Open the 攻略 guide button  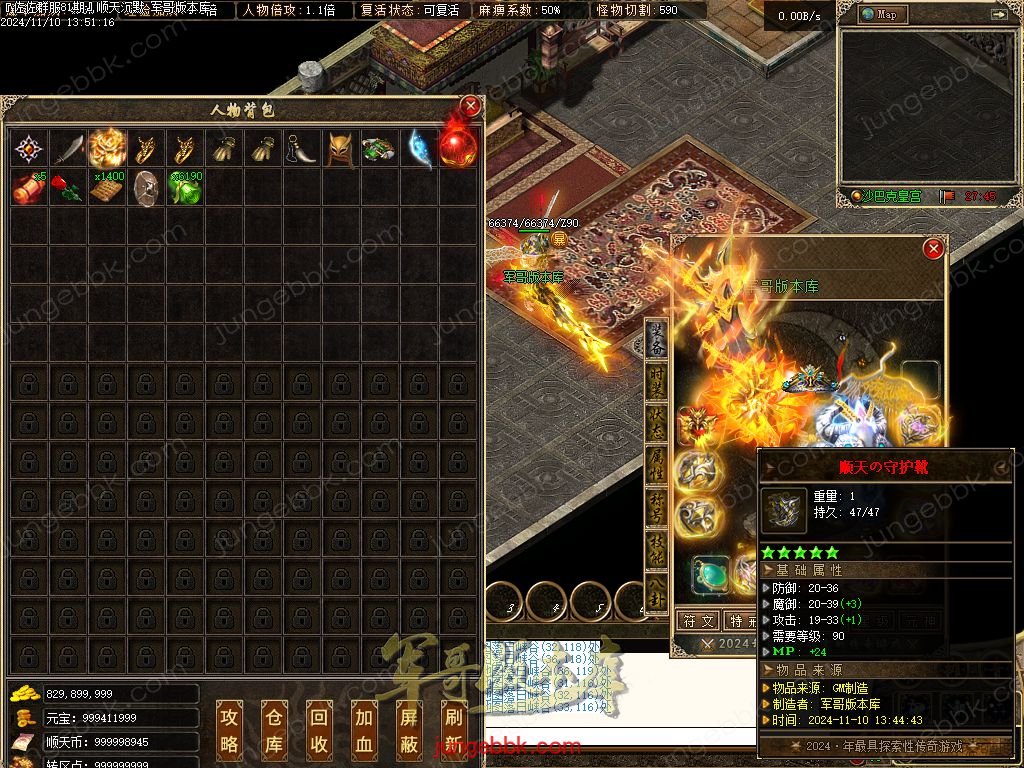click(230, 729)
